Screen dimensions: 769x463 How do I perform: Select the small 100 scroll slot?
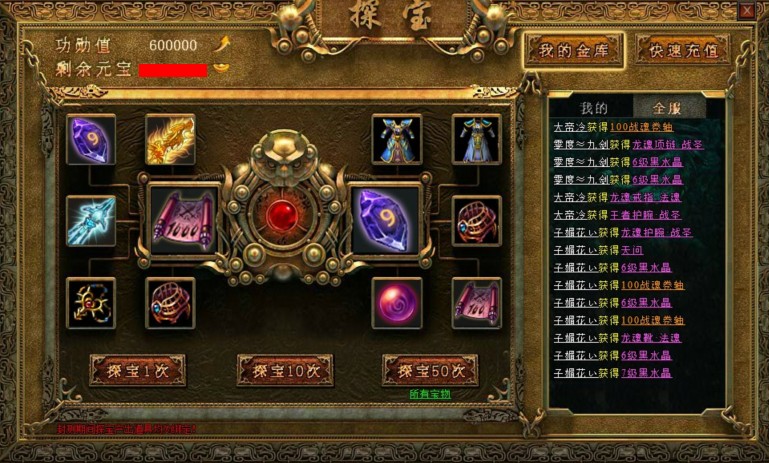pos(477,303)
